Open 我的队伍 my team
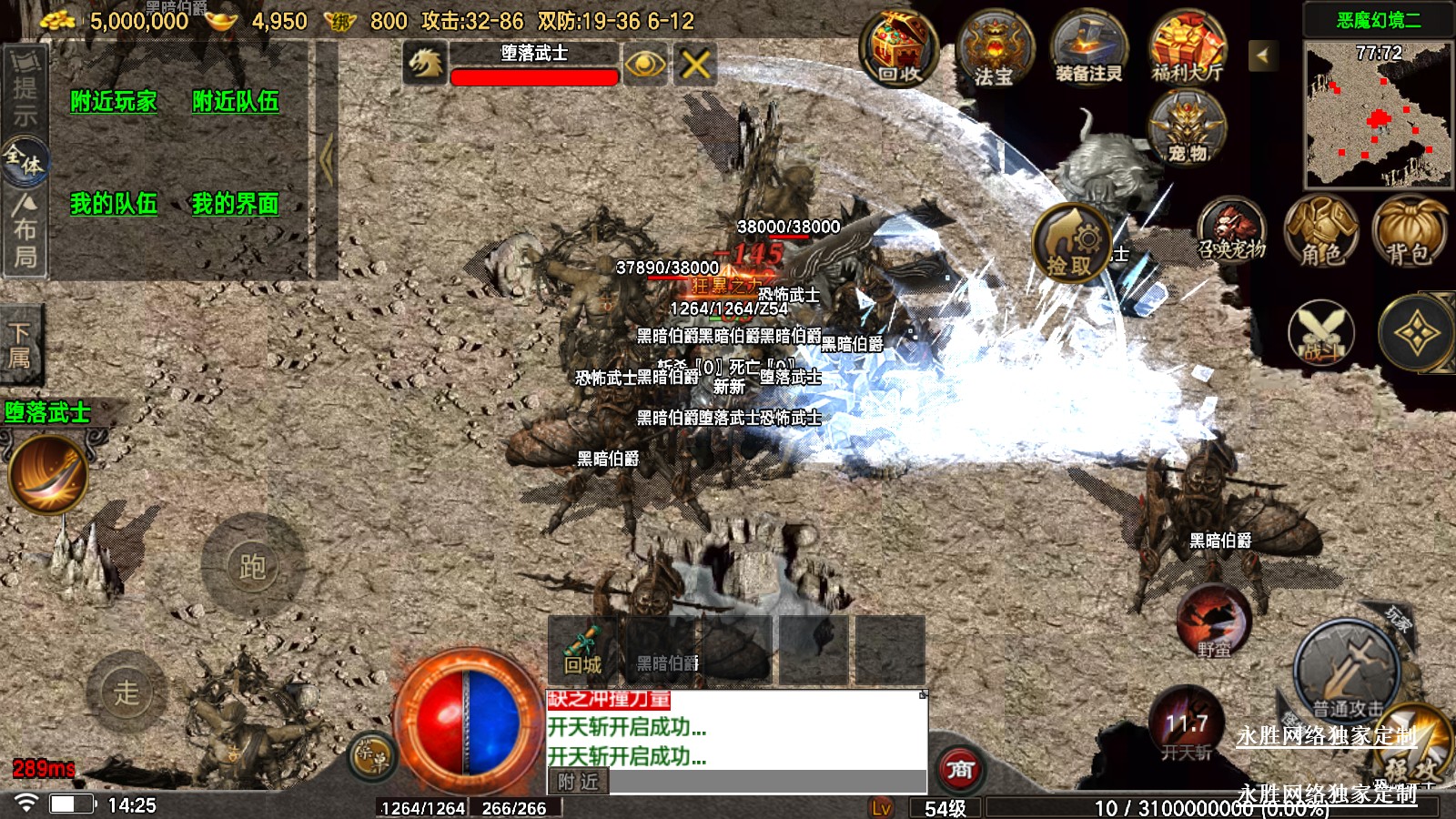Viewport: 1456px width, 819px height. [114, 203]
